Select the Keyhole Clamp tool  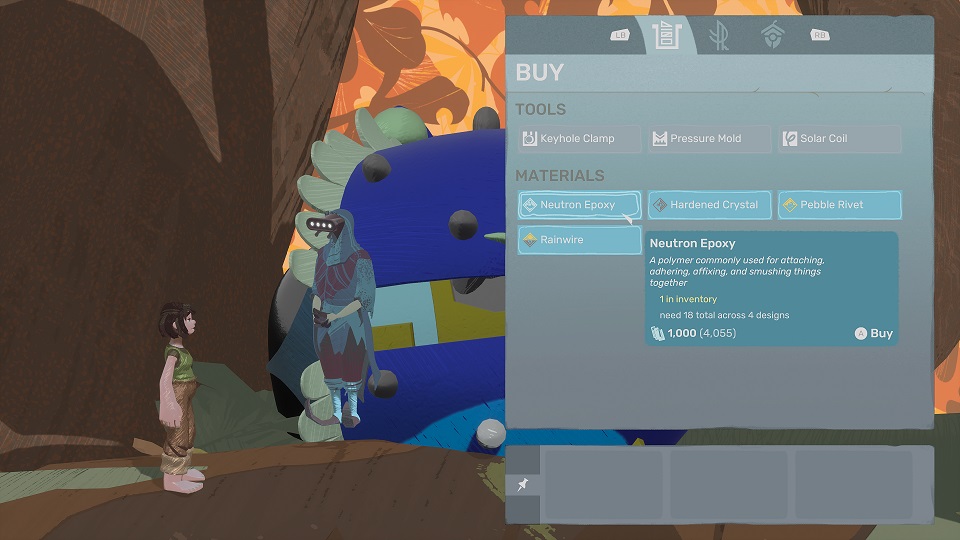[x=579, y=139]
